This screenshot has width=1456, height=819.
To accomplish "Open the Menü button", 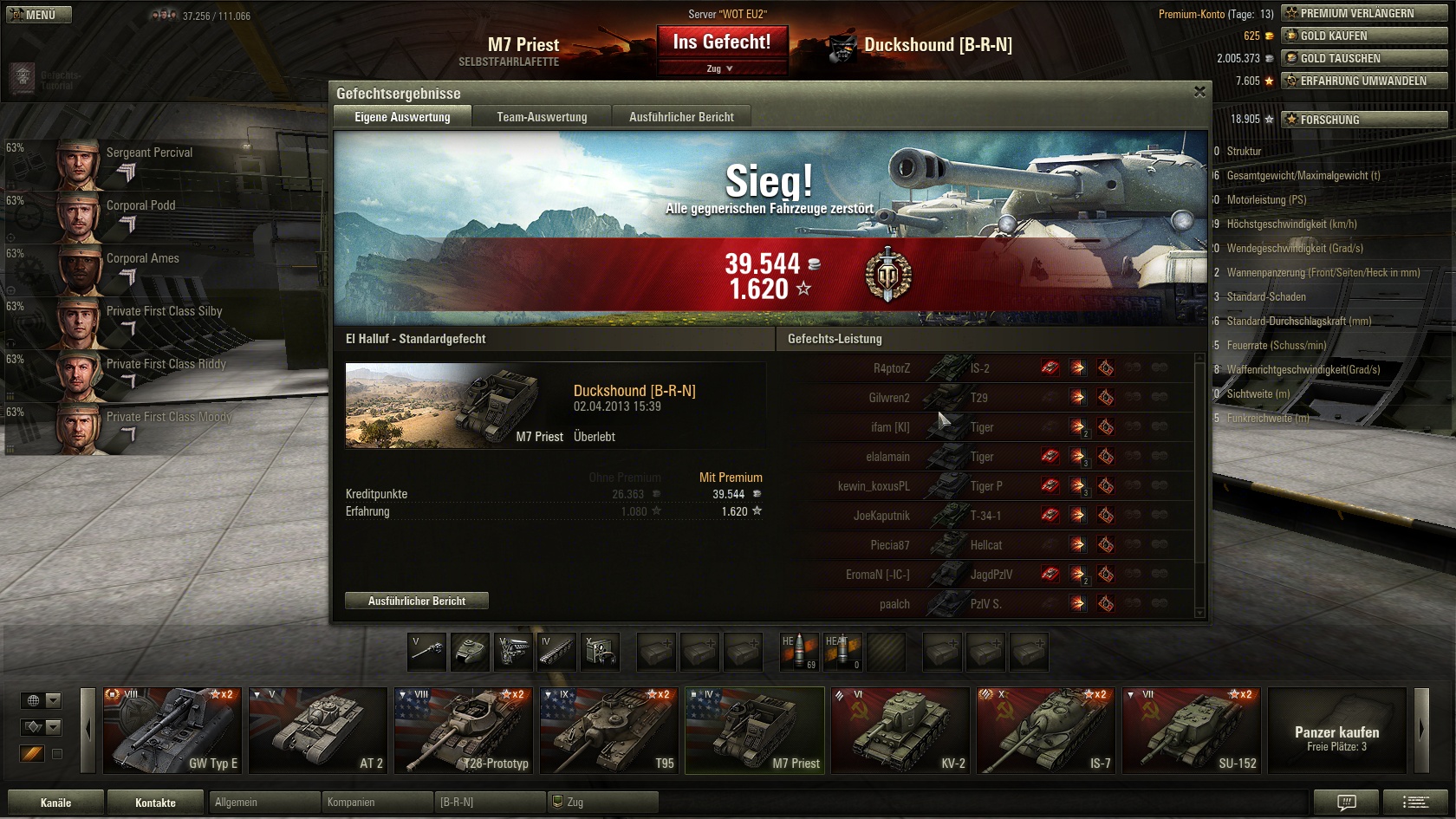I will point(39,15).
